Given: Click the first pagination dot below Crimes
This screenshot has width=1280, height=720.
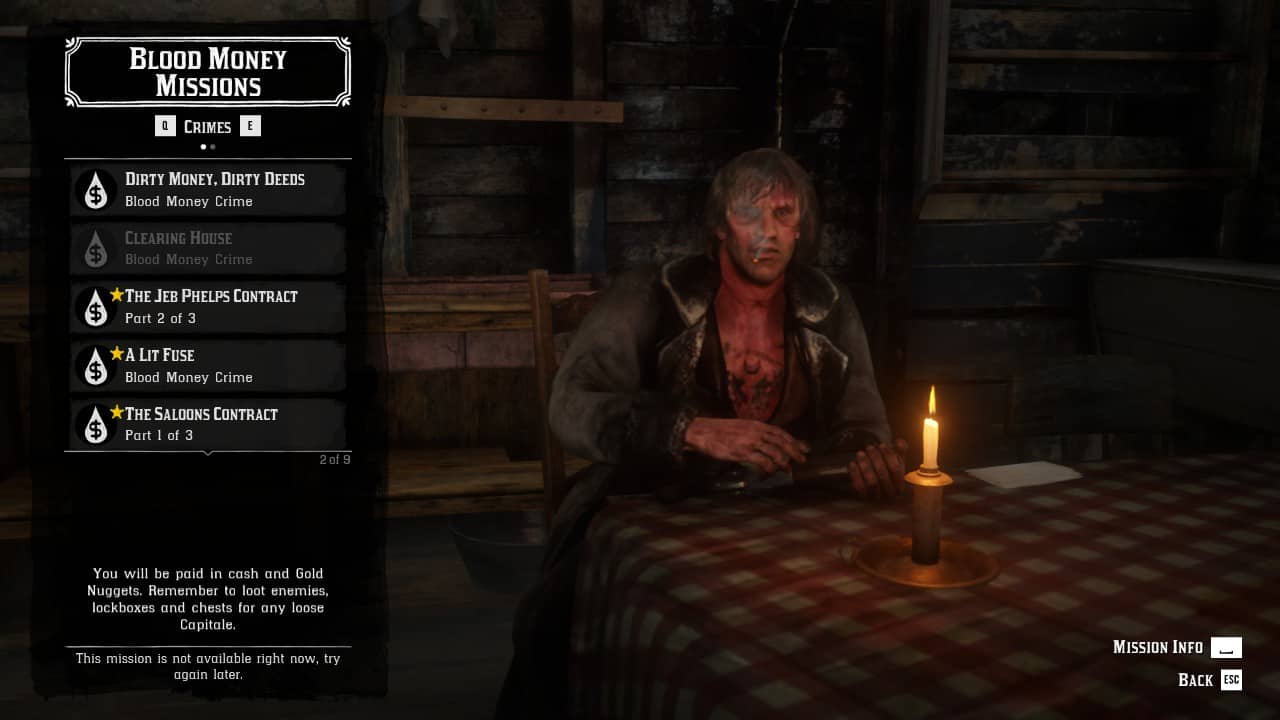Looking at the screenshot, I should tap(203, 146).
